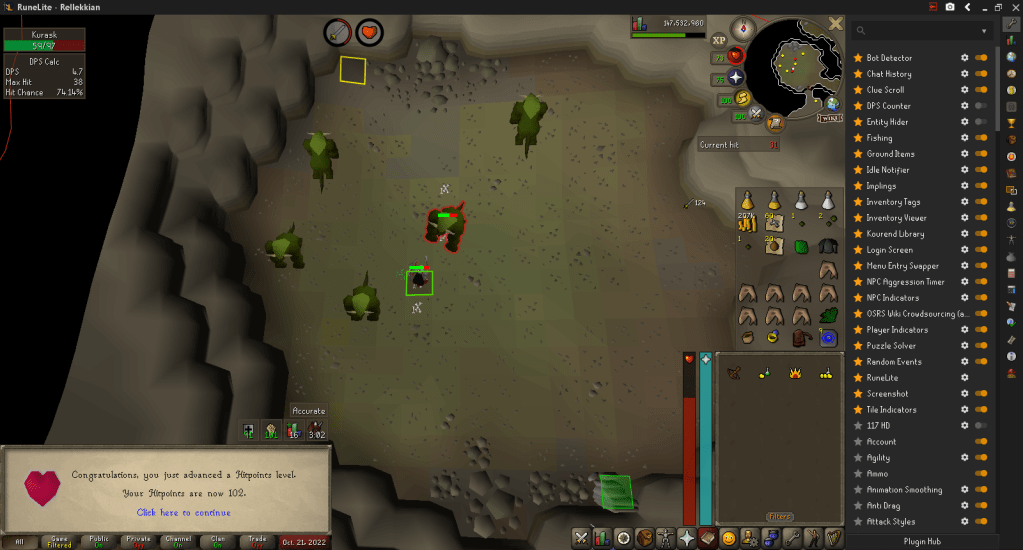This screenshot has height=550, width=1023.
Task: Switch to the Worn Equipment tab
Action: (x=663, y=538)
